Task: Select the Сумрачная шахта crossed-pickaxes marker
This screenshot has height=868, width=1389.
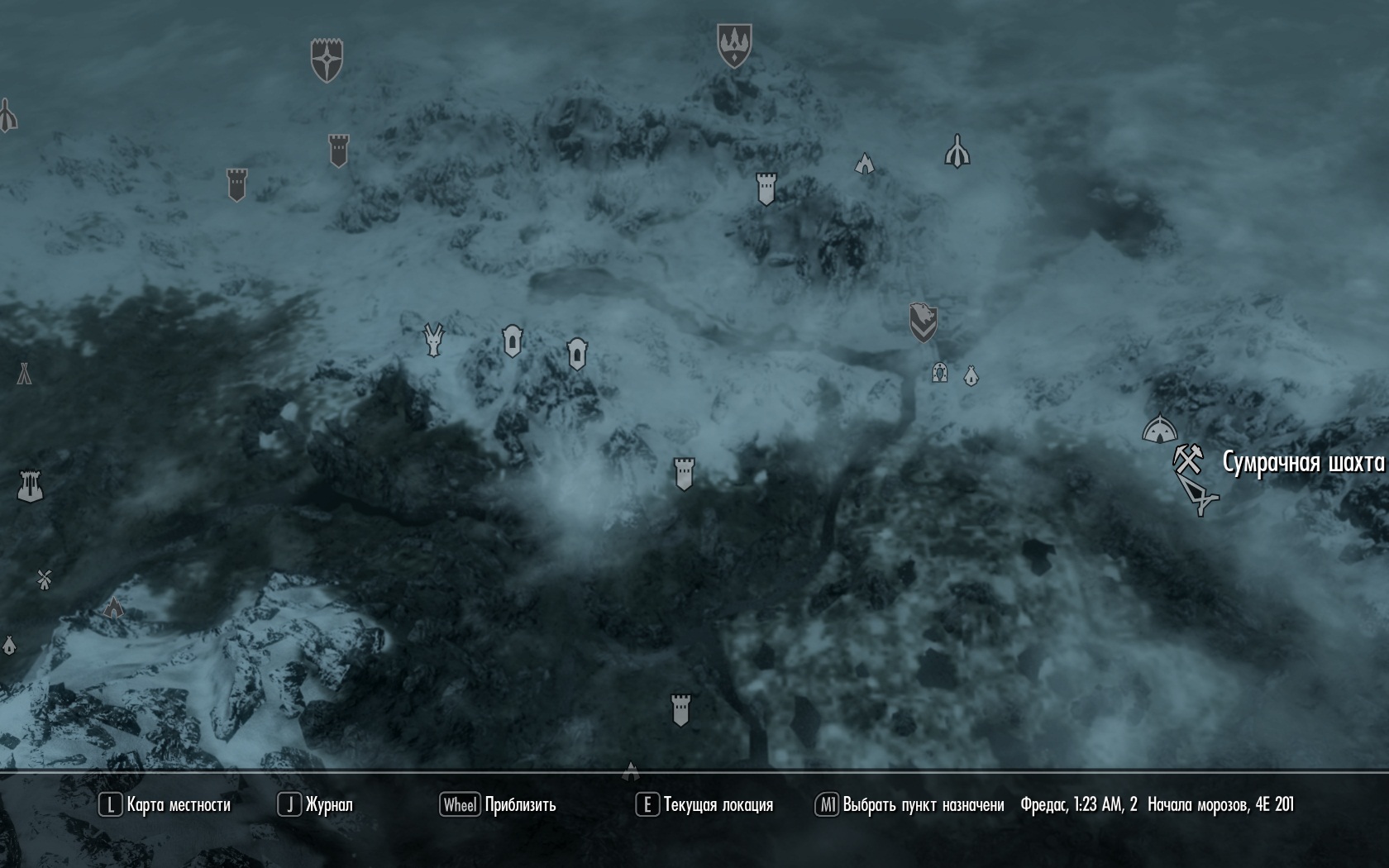Action: (1187, 459)
